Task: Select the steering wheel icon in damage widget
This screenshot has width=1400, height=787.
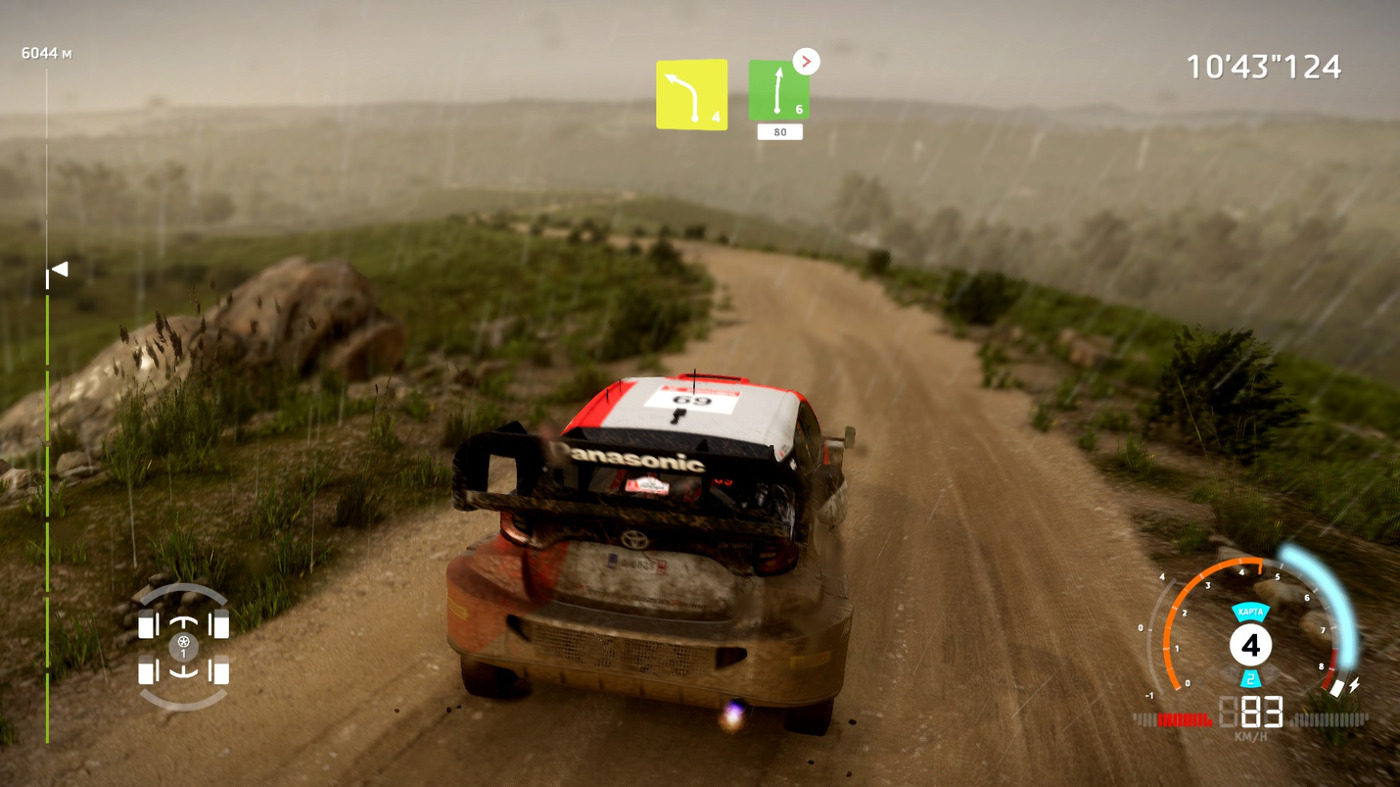Action: click(x=182, y=640)
